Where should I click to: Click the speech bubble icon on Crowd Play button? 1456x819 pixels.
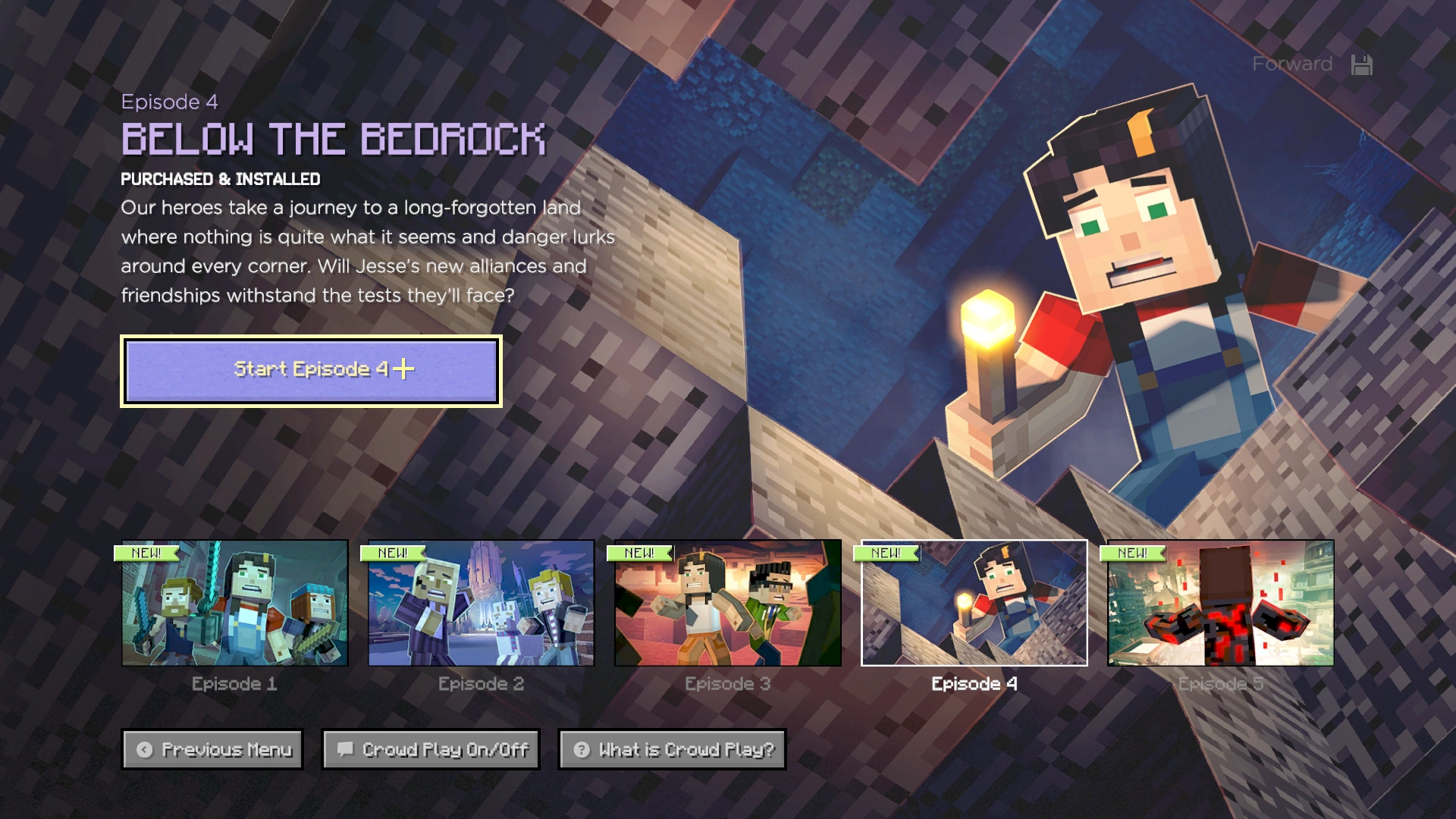coord(346,750)
